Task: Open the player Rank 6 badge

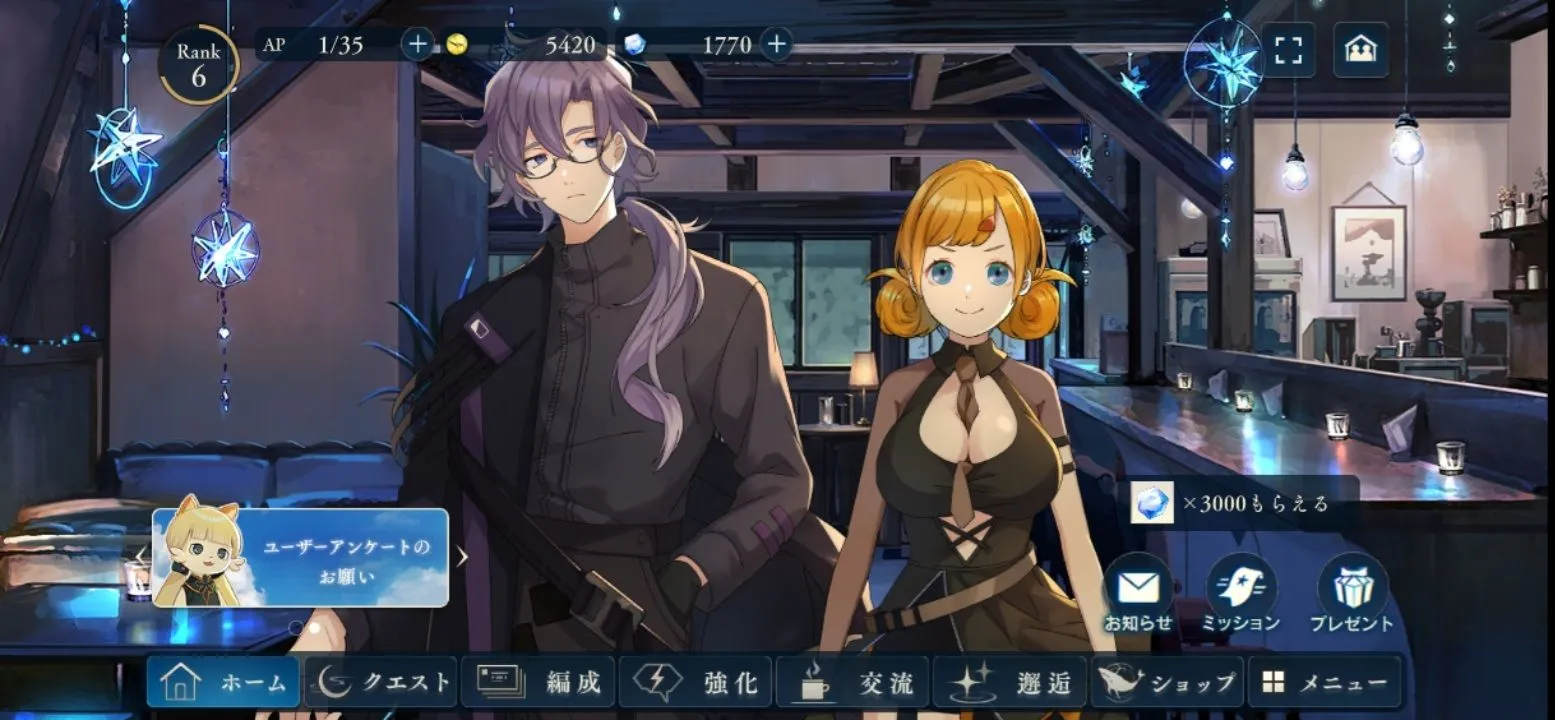Action: [x=198, y=65]
